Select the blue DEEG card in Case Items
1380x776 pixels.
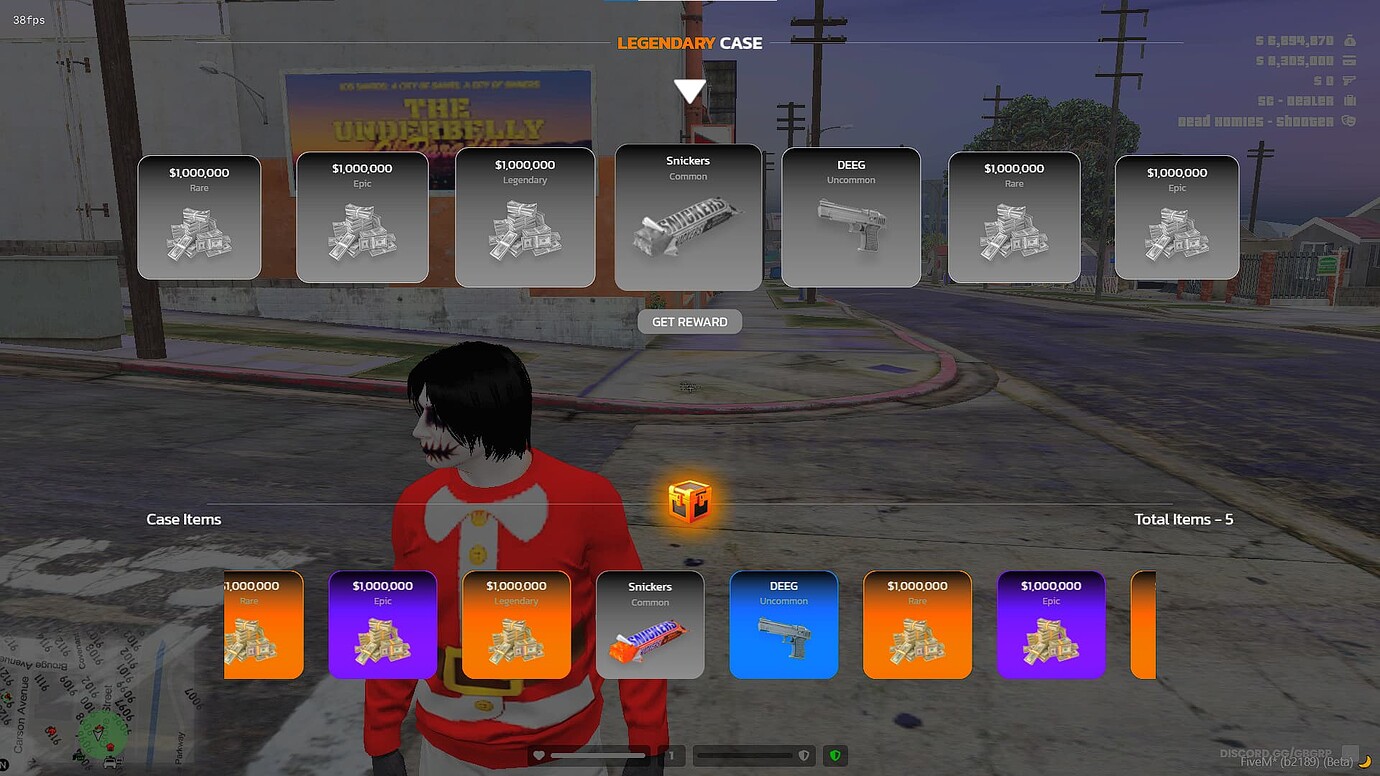(x=784, y=623)
